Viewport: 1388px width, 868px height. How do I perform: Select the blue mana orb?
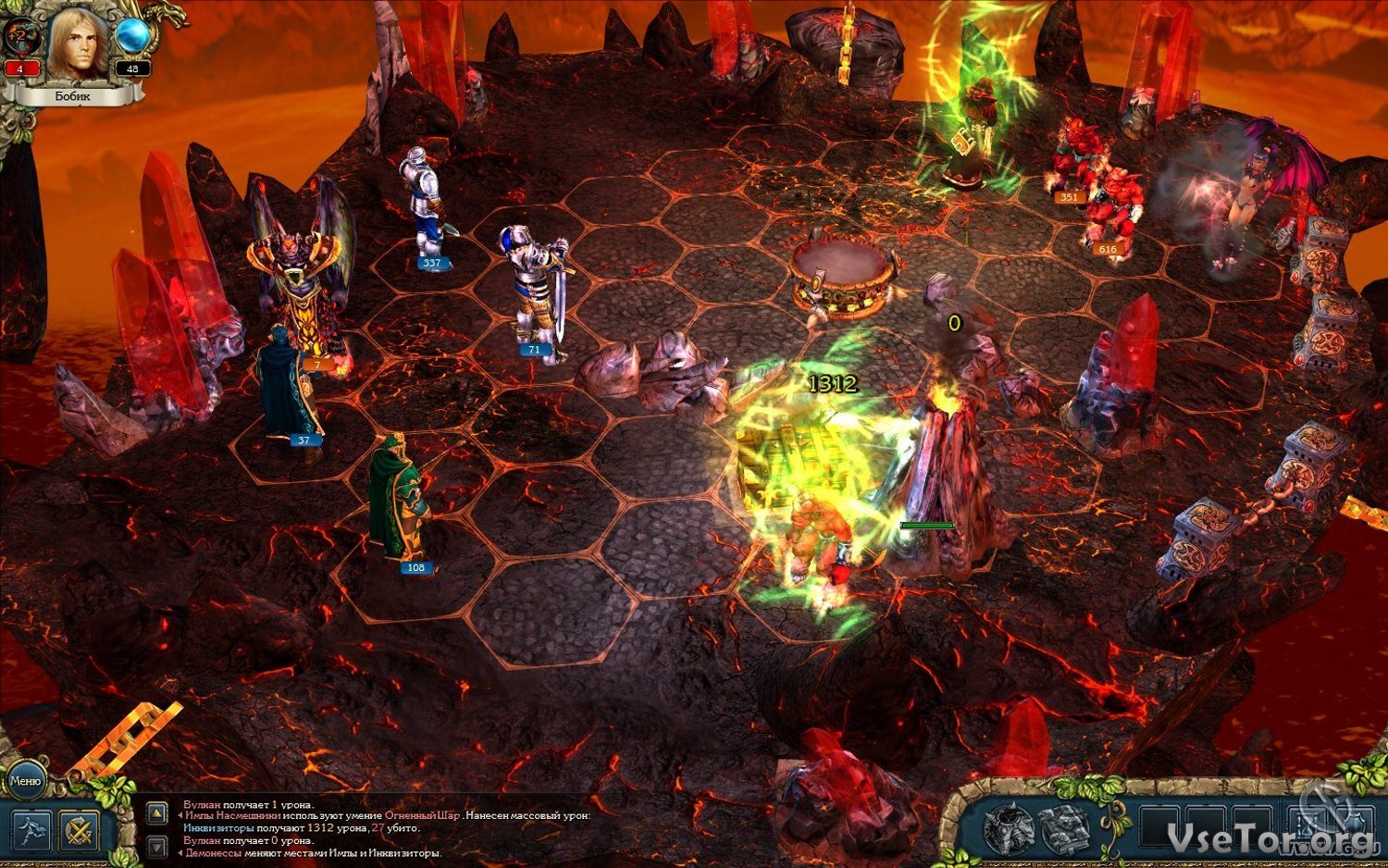(x=133, y=36)
